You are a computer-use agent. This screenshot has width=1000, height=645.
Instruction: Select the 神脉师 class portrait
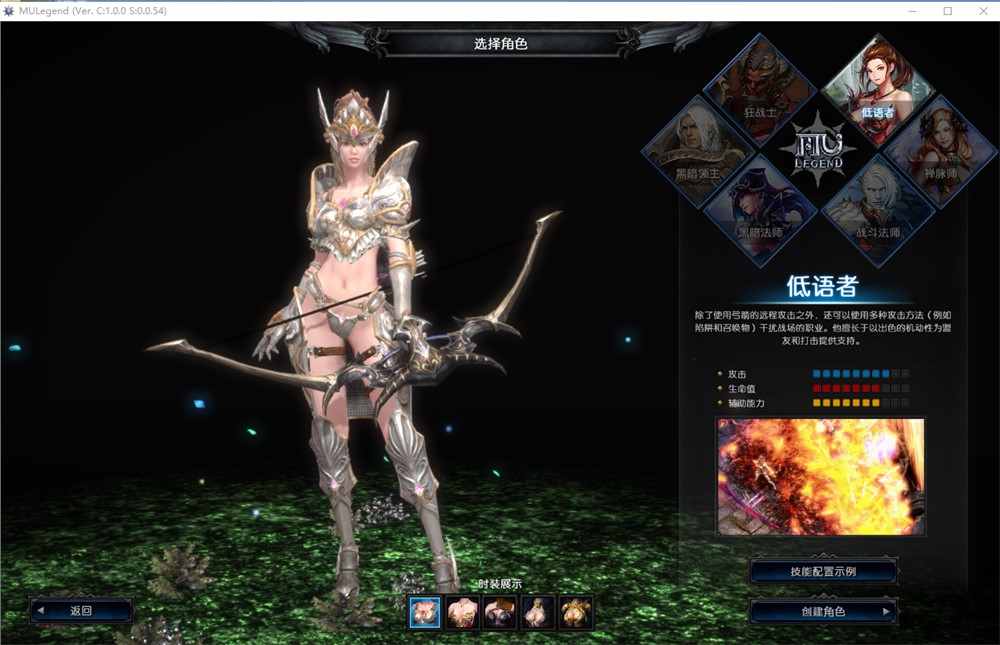937,148
